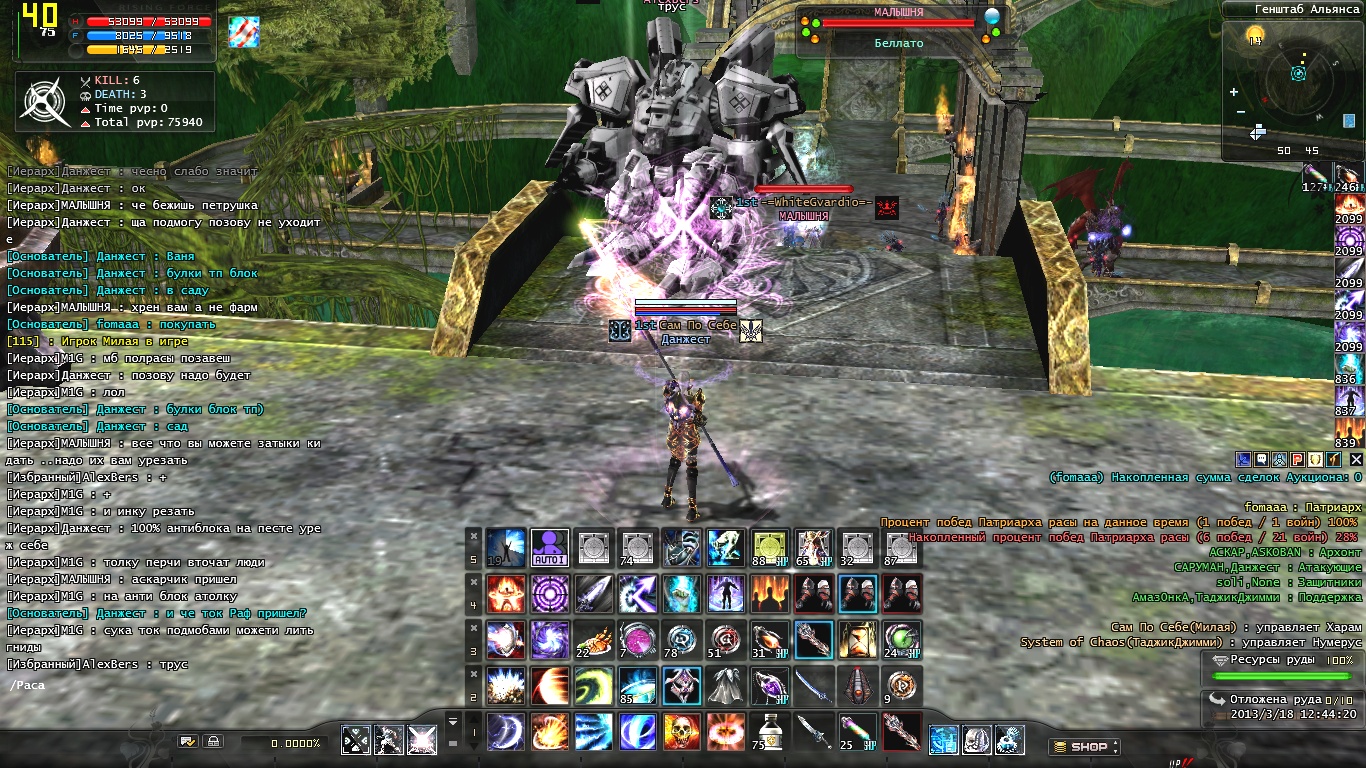
Task: Click the minimap zoom-out minus button
Action: point(1240,110)
